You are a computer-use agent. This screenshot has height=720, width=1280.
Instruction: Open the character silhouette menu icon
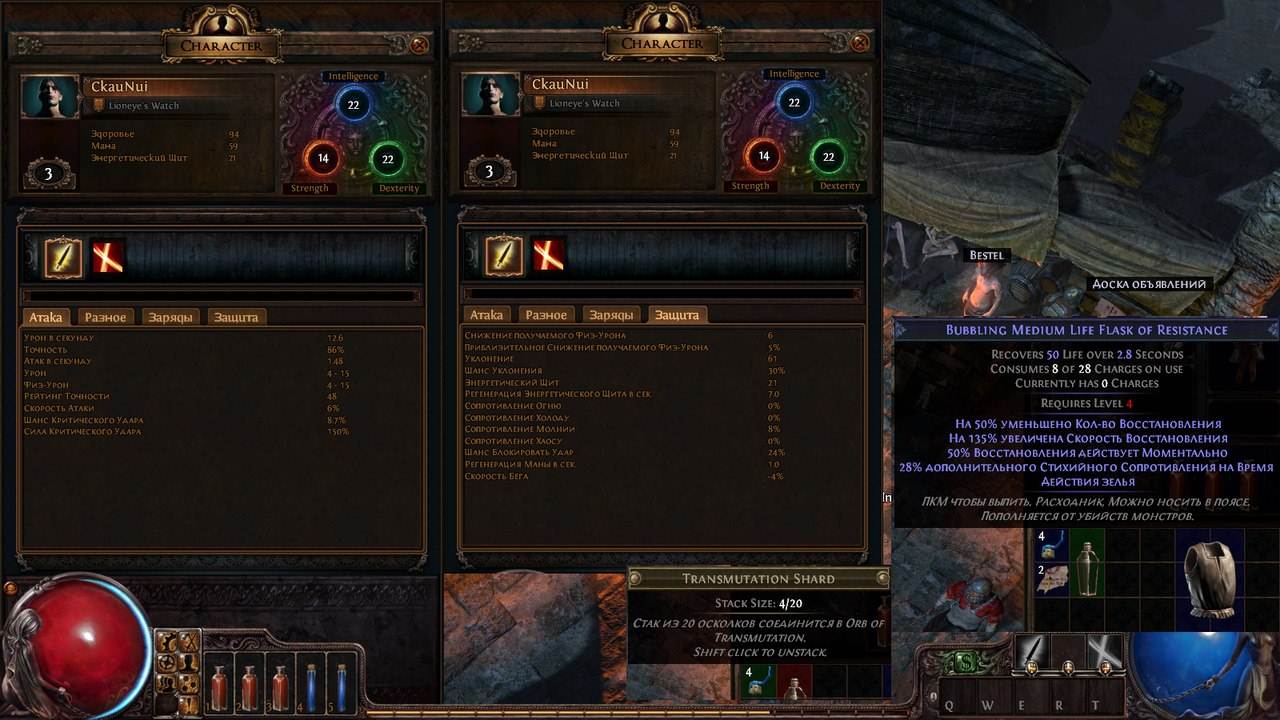point(189,662)
